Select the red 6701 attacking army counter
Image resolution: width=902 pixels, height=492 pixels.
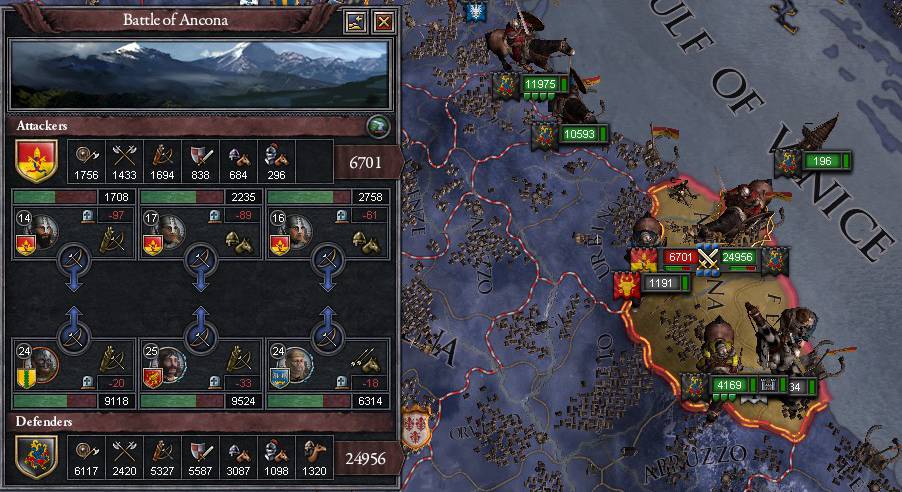(680, 257)
